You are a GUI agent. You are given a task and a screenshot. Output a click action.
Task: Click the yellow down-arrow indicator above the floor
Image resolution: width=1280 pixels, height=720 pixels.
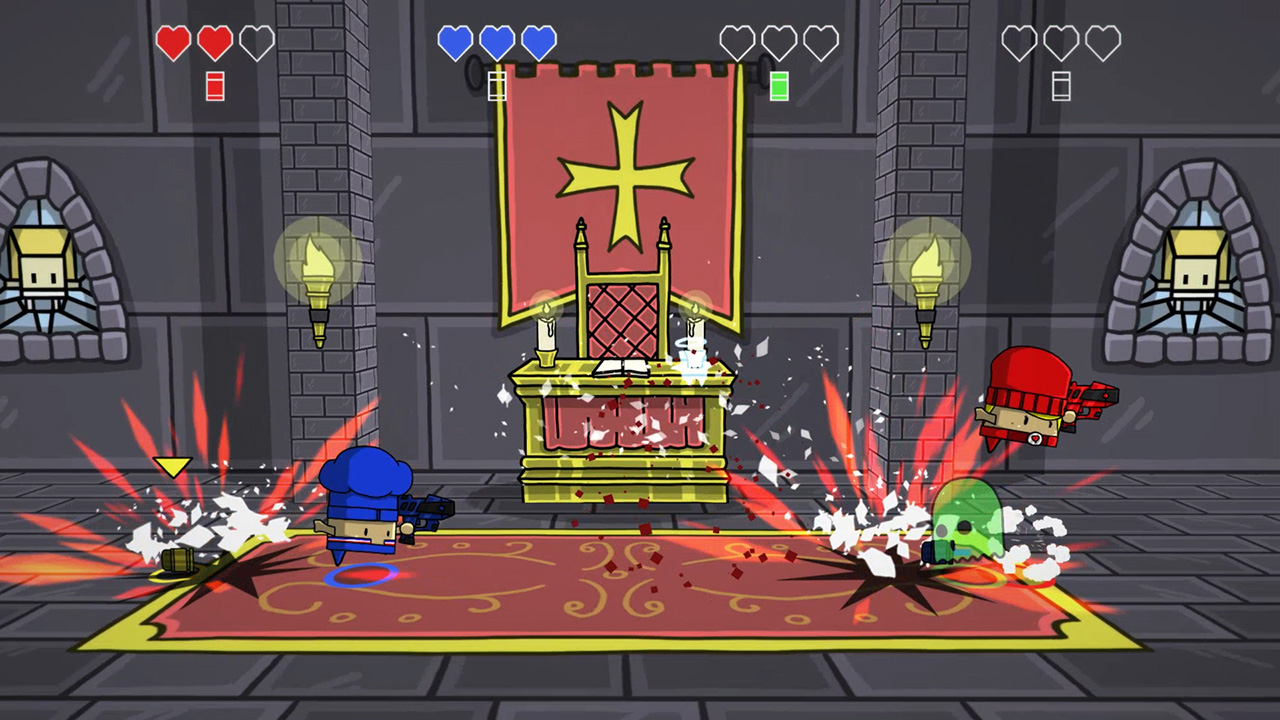click(172, 466)
